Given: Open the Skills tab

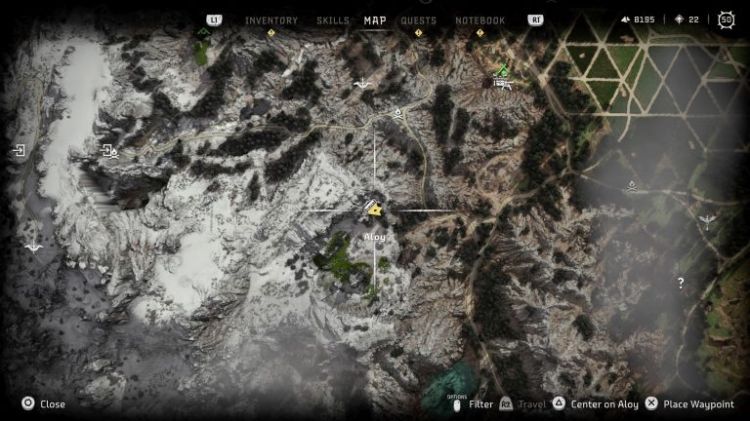Looking at the screenshot, I should click(x=333, y=20).
